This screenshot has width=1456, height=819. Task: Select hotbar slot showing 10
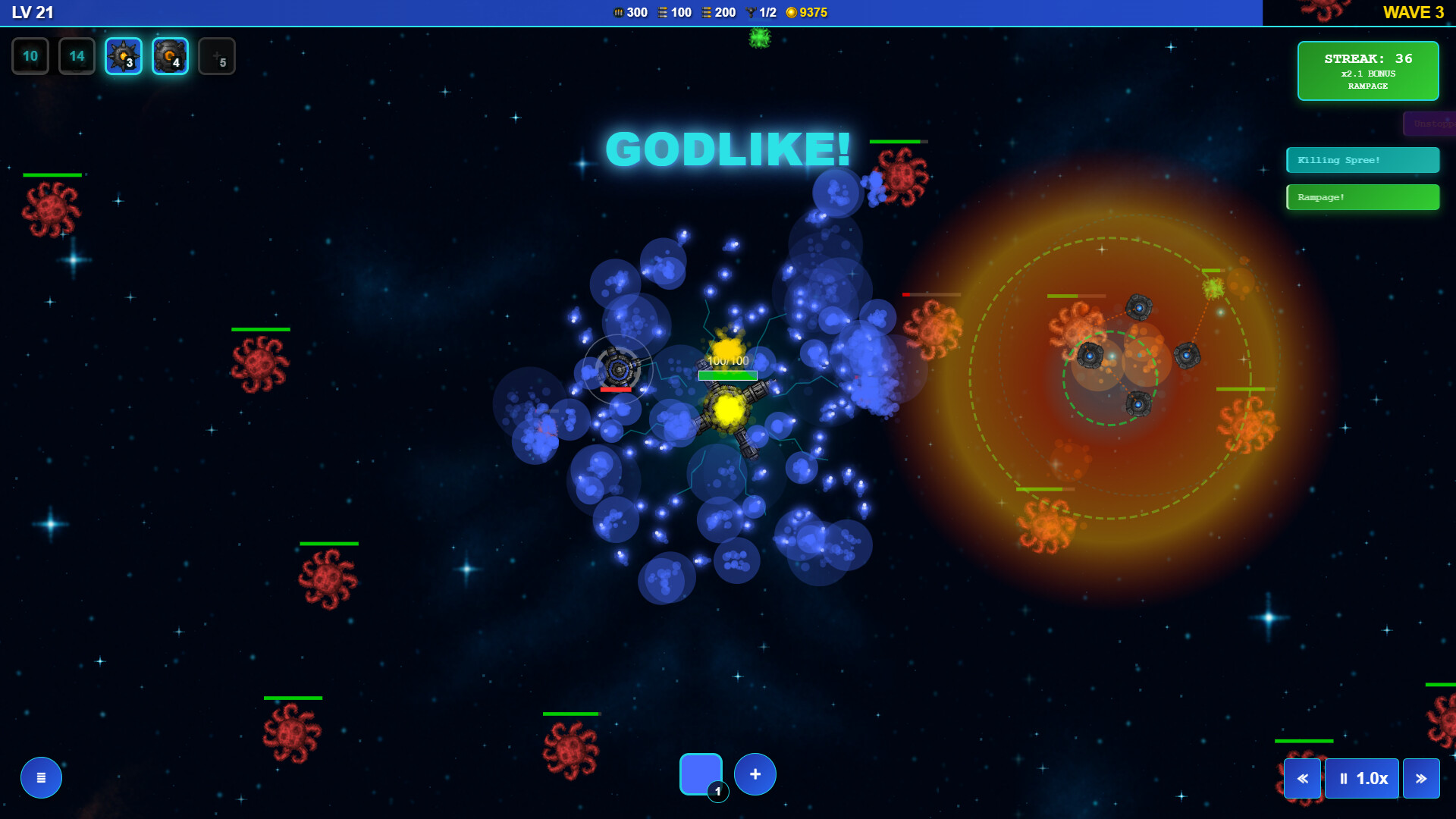(x=30, y=55)
